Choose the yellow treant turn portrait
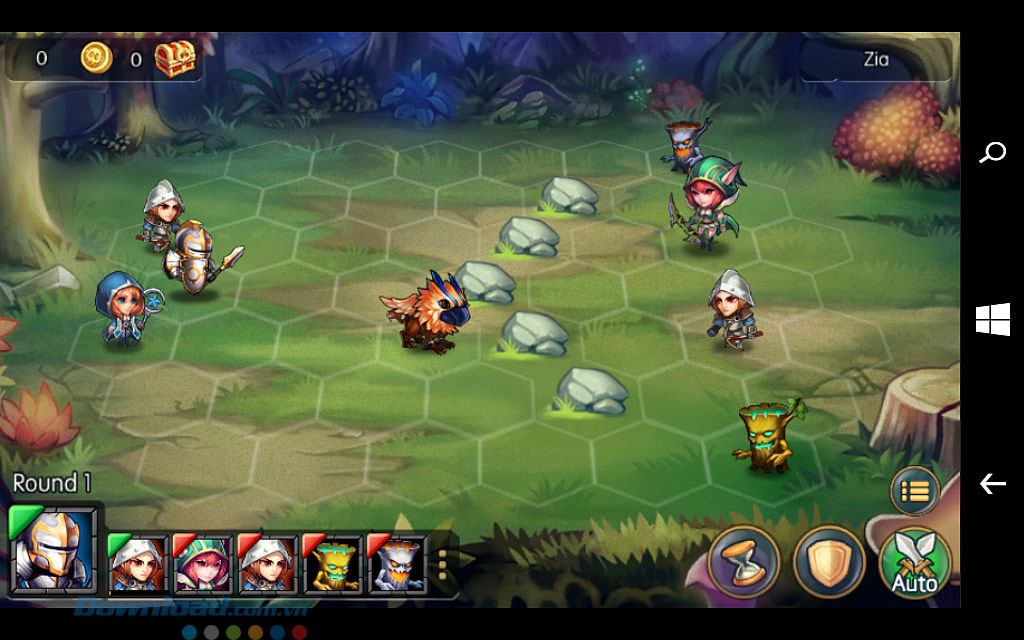The height and width of the screenshot is (640, 1024). coord(333,565)
